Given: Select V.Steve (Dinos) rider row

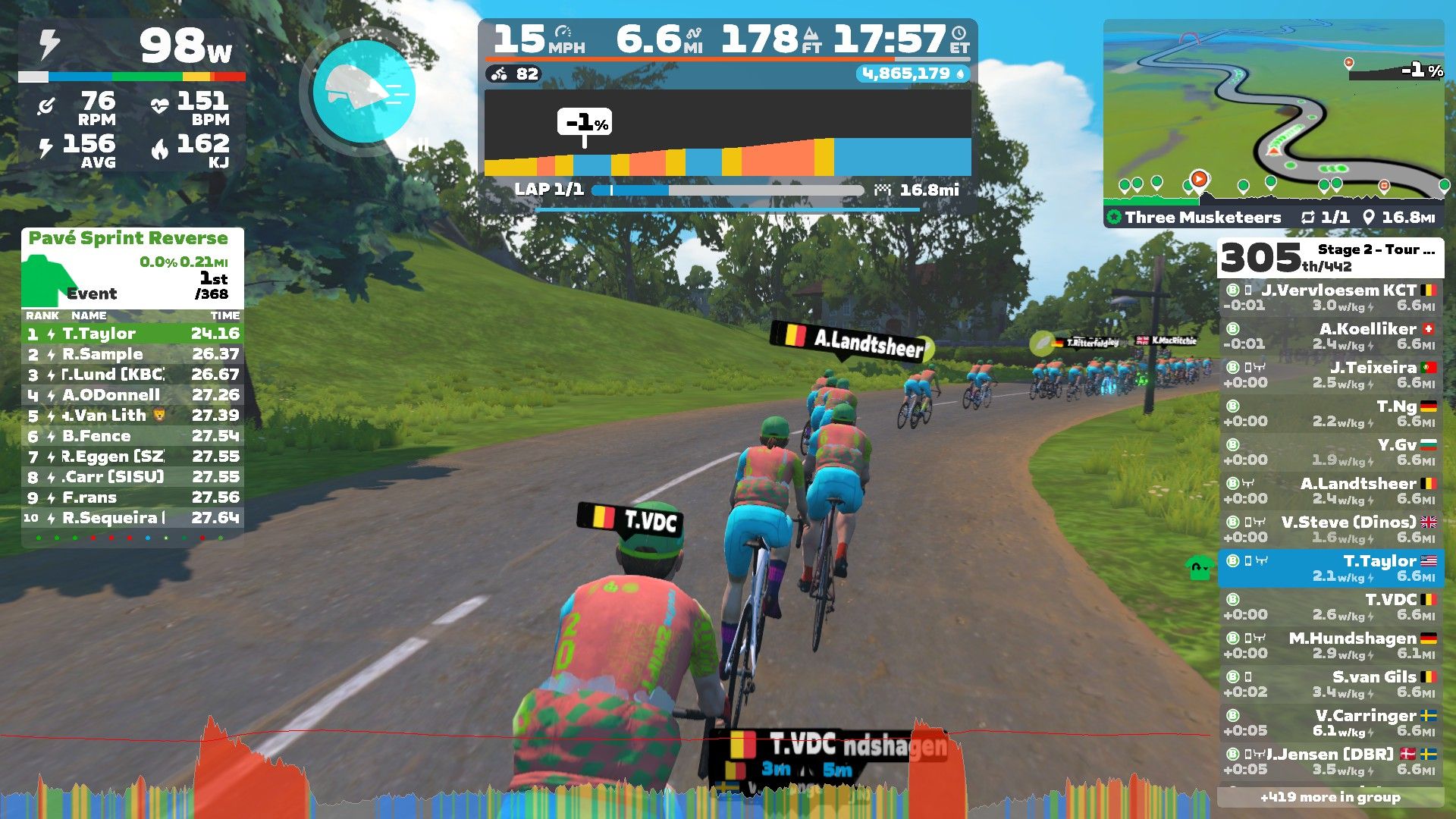Looking at the screenshot, I should coord(1330,529).
